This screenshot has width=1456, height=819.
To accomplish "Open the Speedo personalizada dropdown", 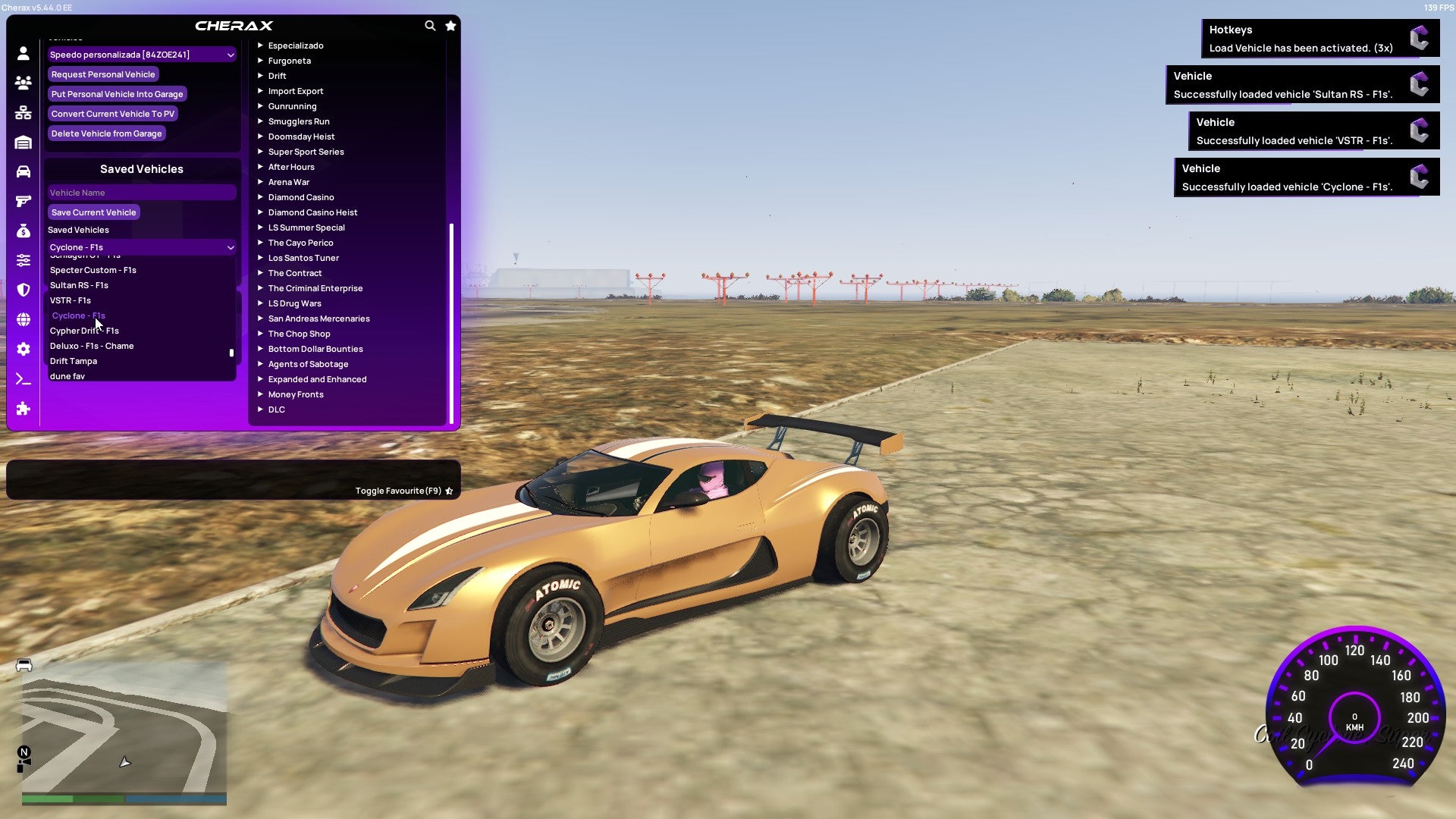I will click(141, 55).
